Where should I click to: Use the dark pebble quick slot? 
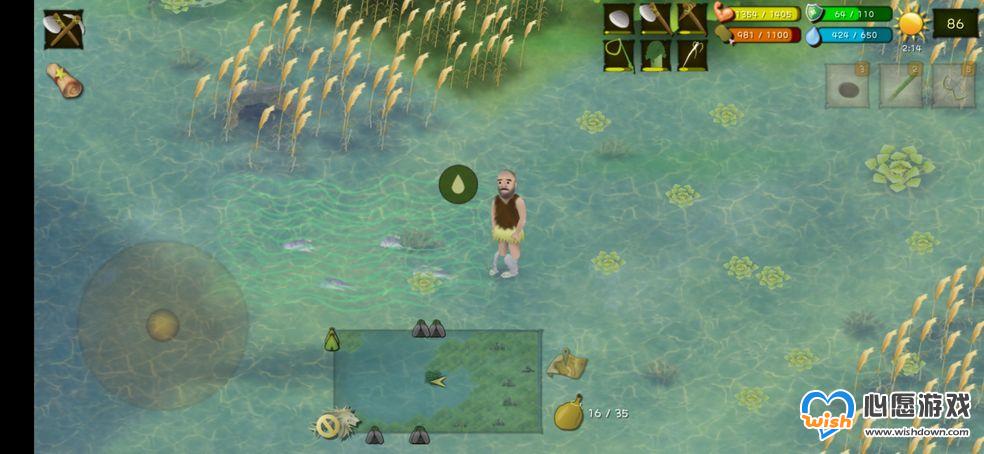846,86
